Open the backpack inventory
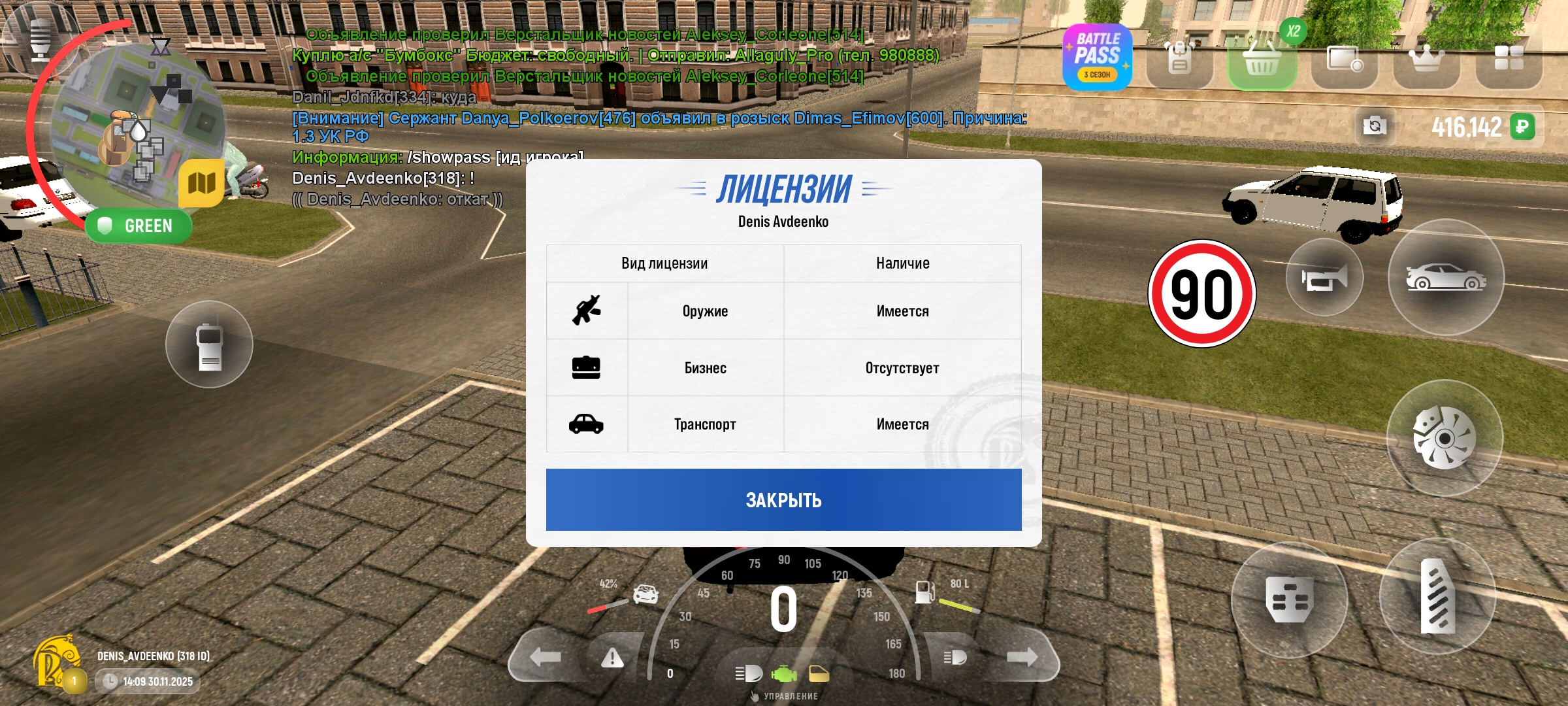Image resolution: width=1568 pixels, height=706 pixels. coord(1179,59)
